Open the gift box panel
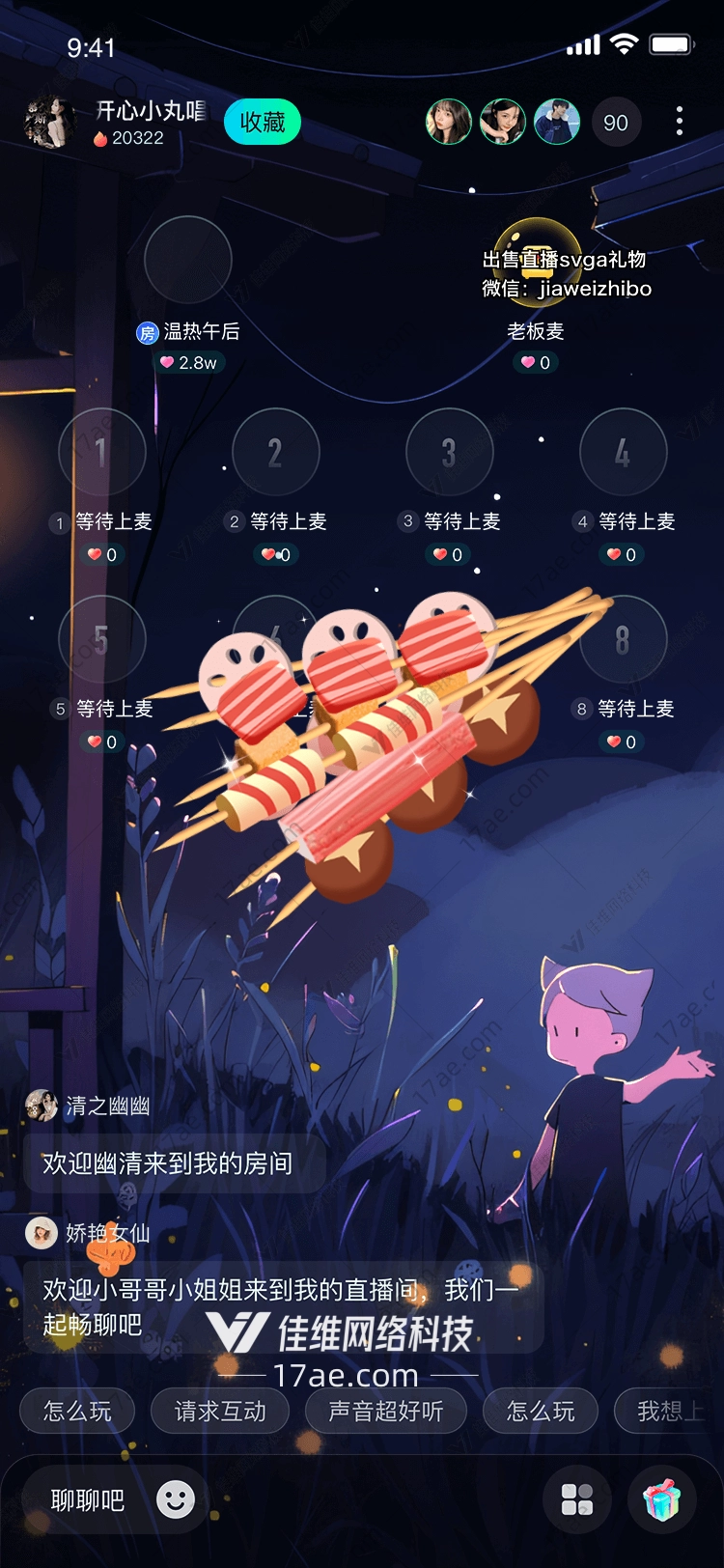 [x=662, y=1500]
